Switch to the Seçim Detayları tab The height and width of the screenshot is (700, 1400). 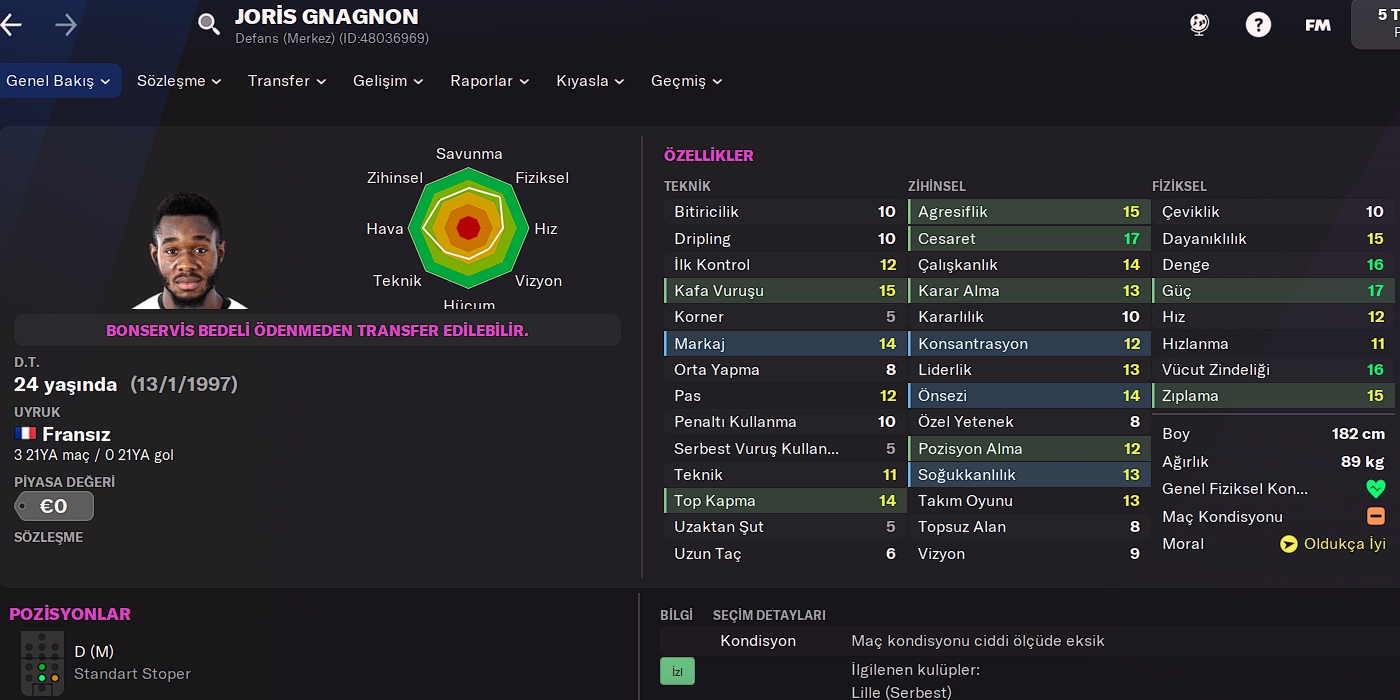[769, 615]
